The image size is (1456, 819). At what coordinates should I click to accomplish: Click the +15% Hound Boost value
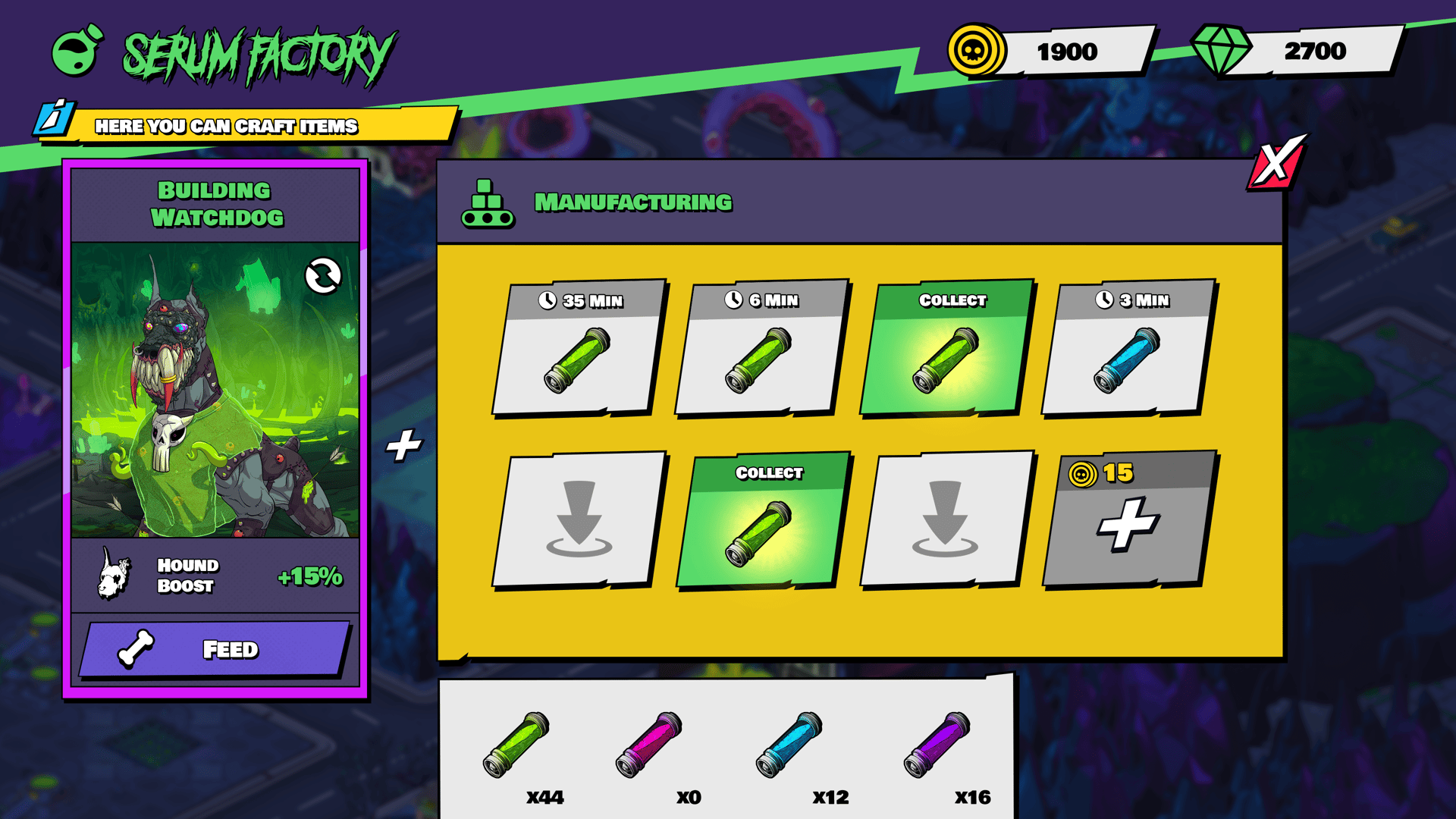[310, 576]
